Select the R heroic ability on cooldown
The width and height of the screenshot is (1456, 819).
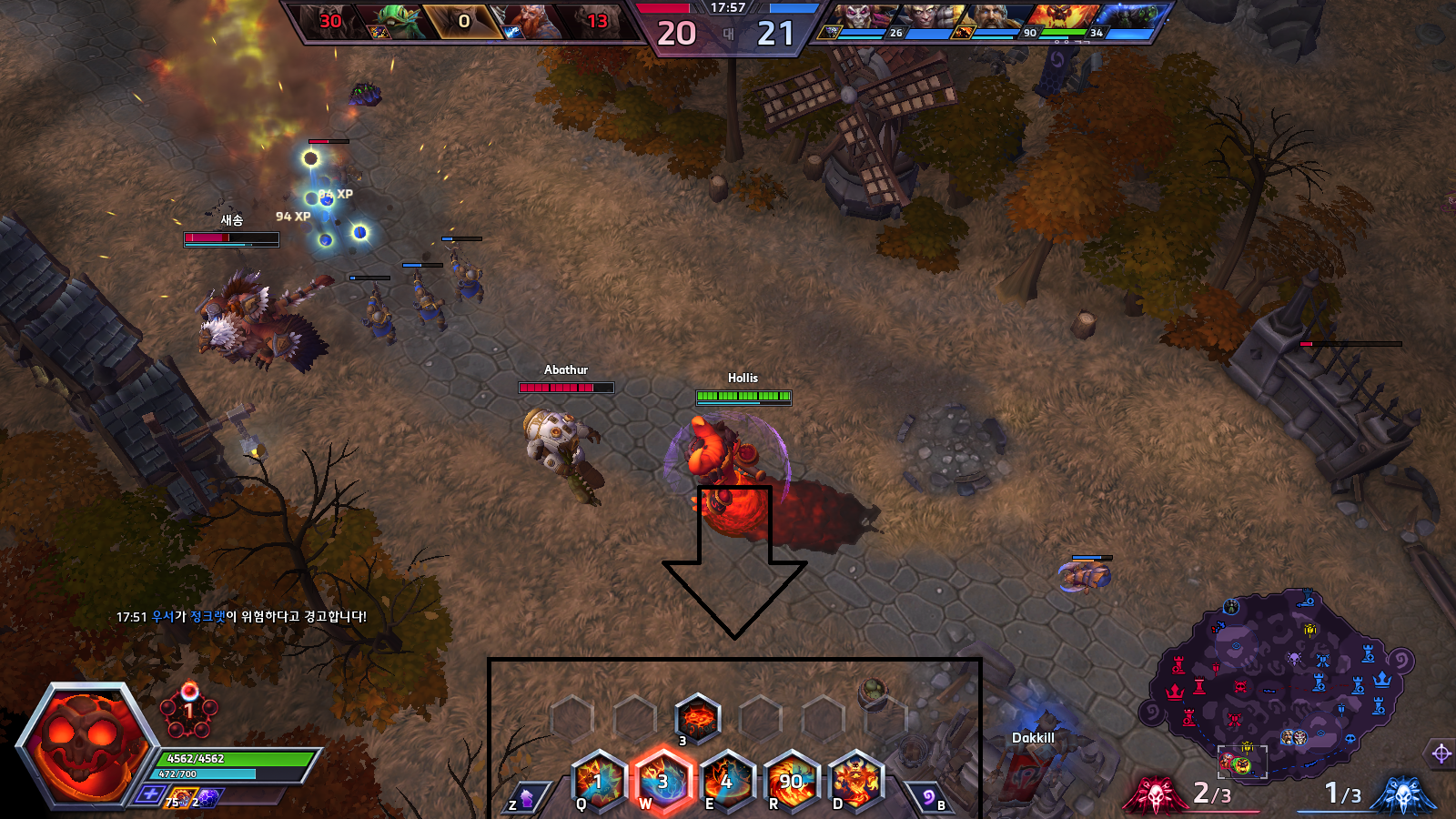[x=791, y=780]
